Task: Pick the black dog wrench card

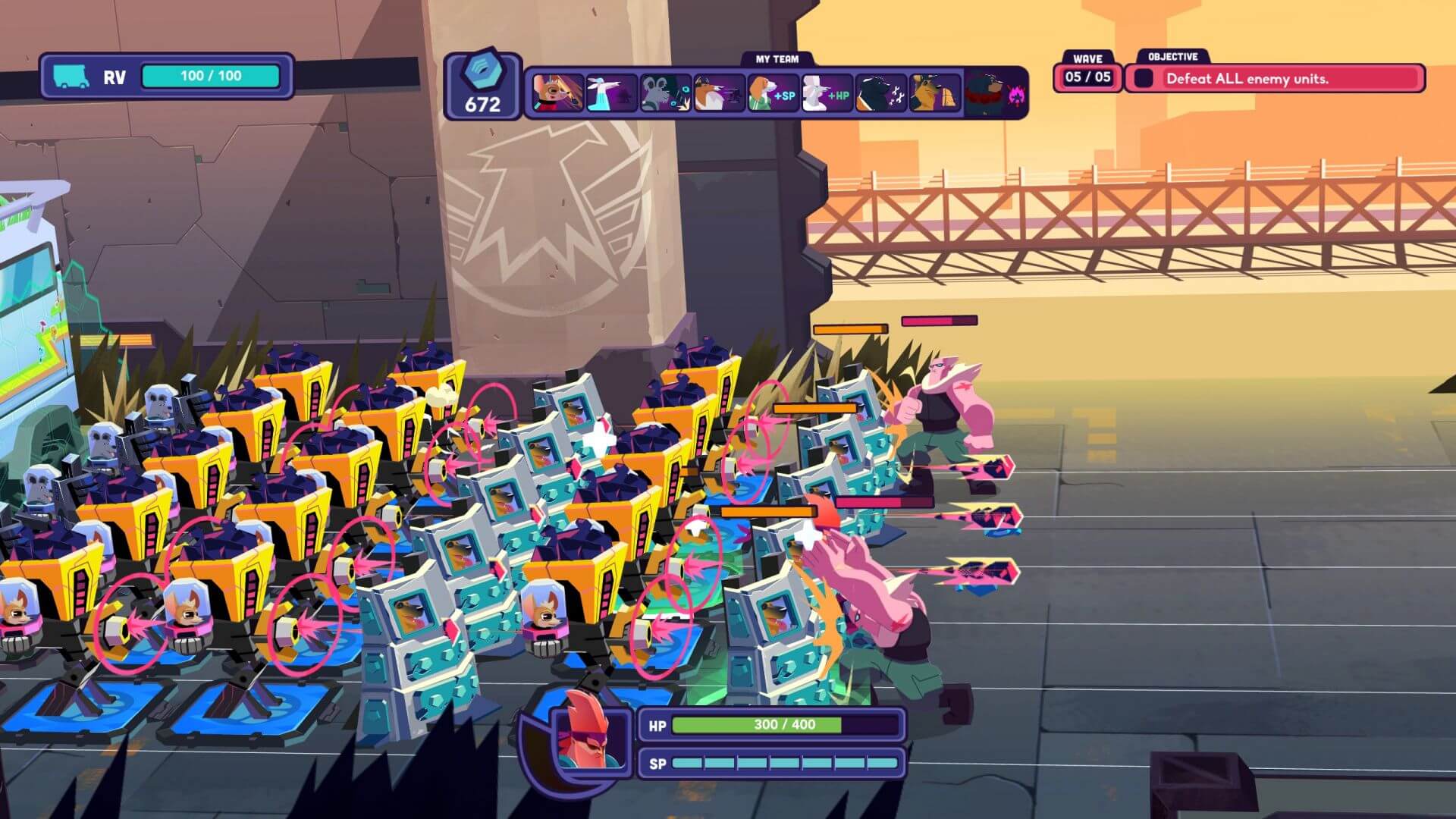Action: [880, 93]
